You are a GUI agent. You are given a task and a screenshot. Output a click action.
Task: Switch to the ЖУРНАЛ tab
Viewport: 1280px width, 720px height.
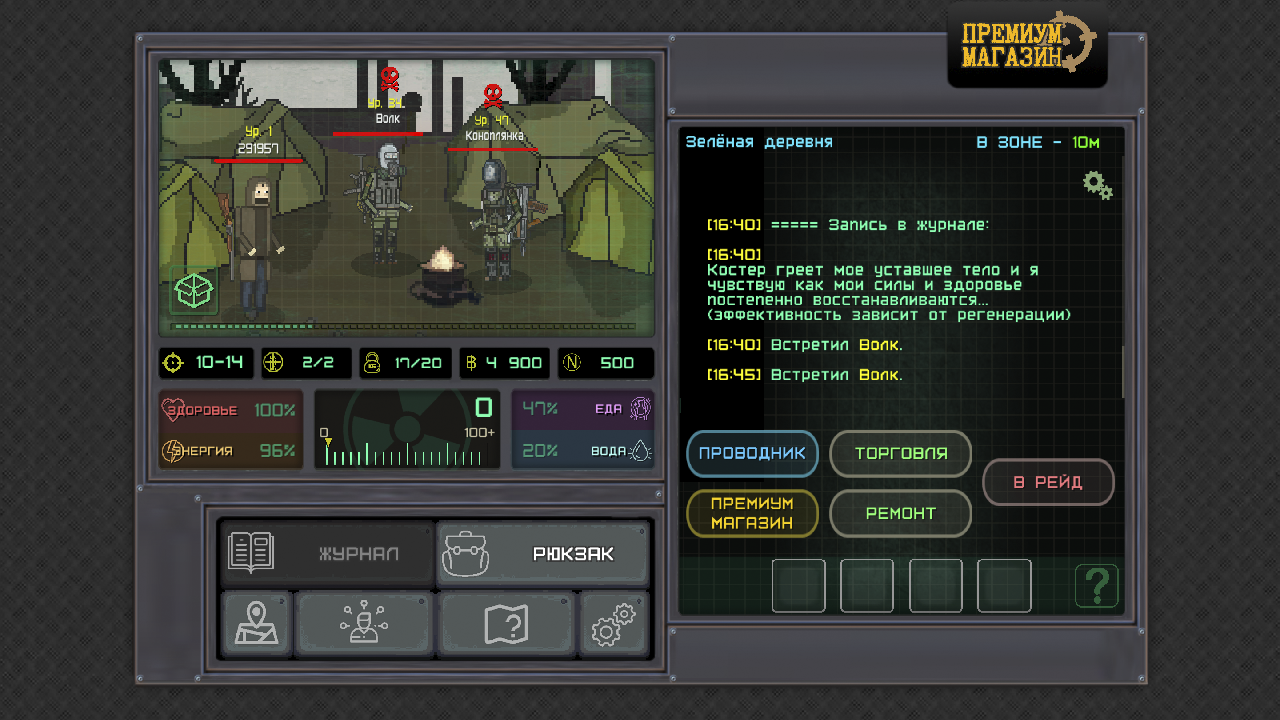pyautogui.click(x=325, y=550)
